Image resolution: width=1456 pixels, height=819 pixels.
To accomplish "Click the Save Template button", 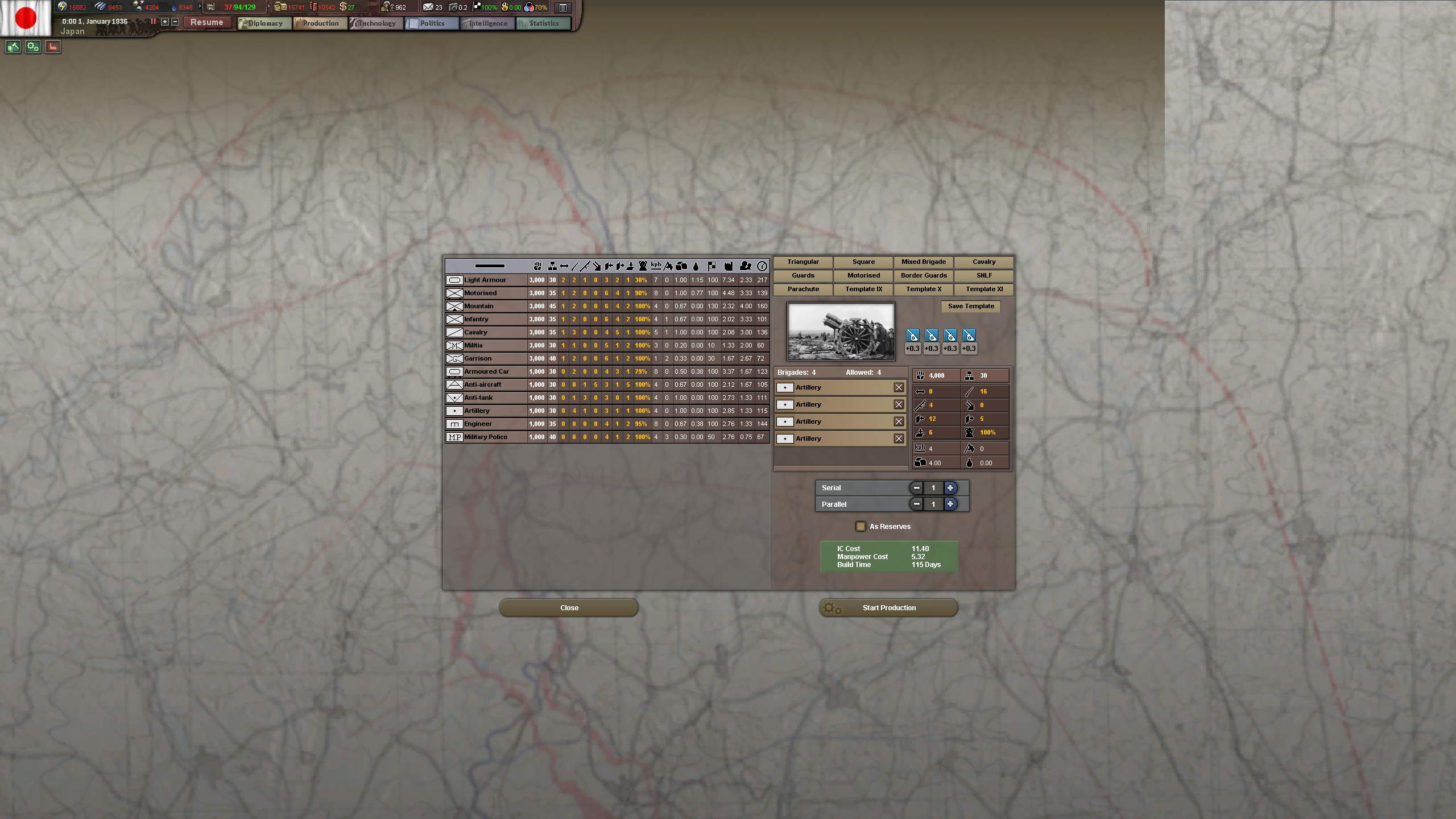I will (971, 306).
